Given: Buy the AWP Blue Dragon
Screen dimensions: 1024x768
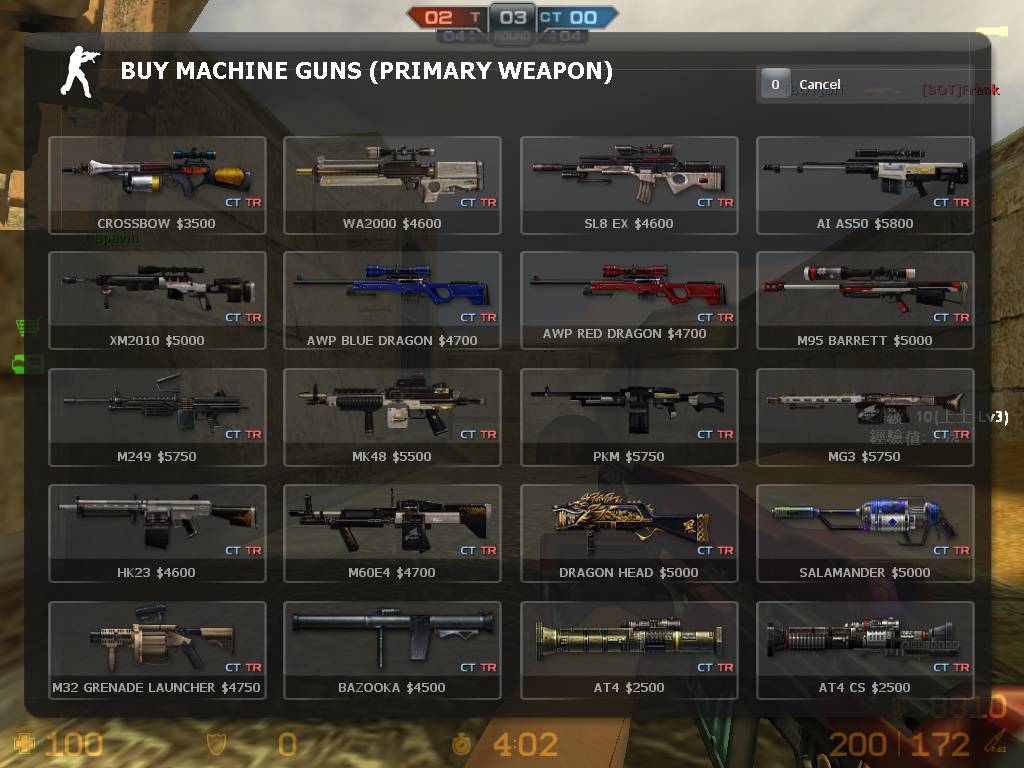Looking at the screenshot, I should [392, 300].
